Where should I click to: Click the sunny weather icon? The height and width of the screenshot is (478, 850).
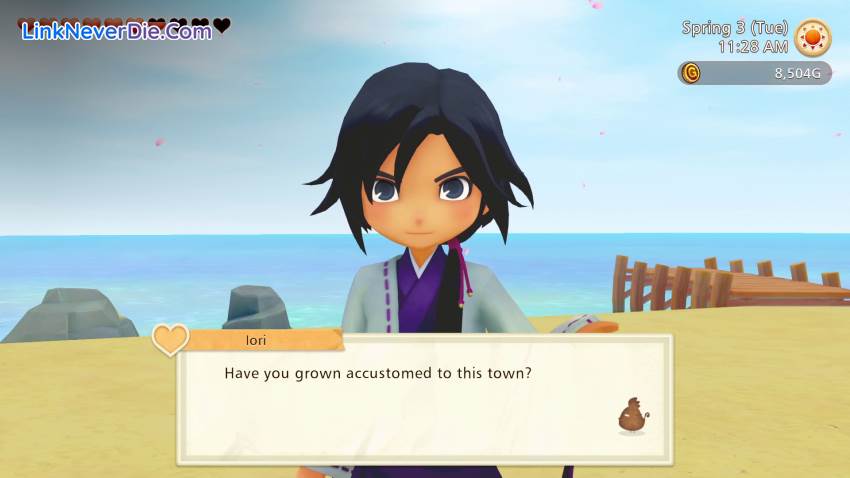click(x=812, y=38)
